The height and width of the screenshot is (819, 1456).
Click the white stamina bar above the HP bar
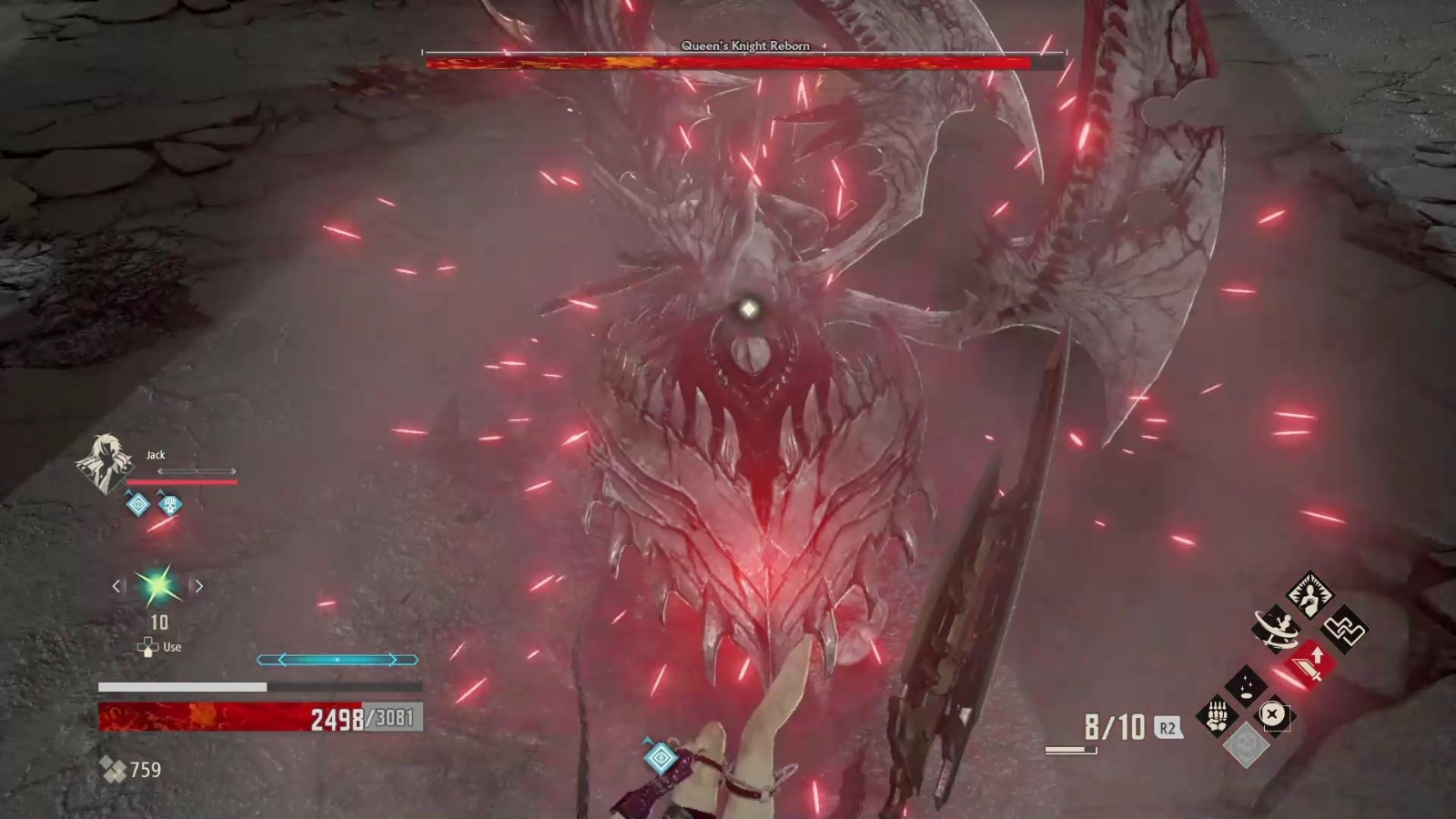click(x=182, y=688)
